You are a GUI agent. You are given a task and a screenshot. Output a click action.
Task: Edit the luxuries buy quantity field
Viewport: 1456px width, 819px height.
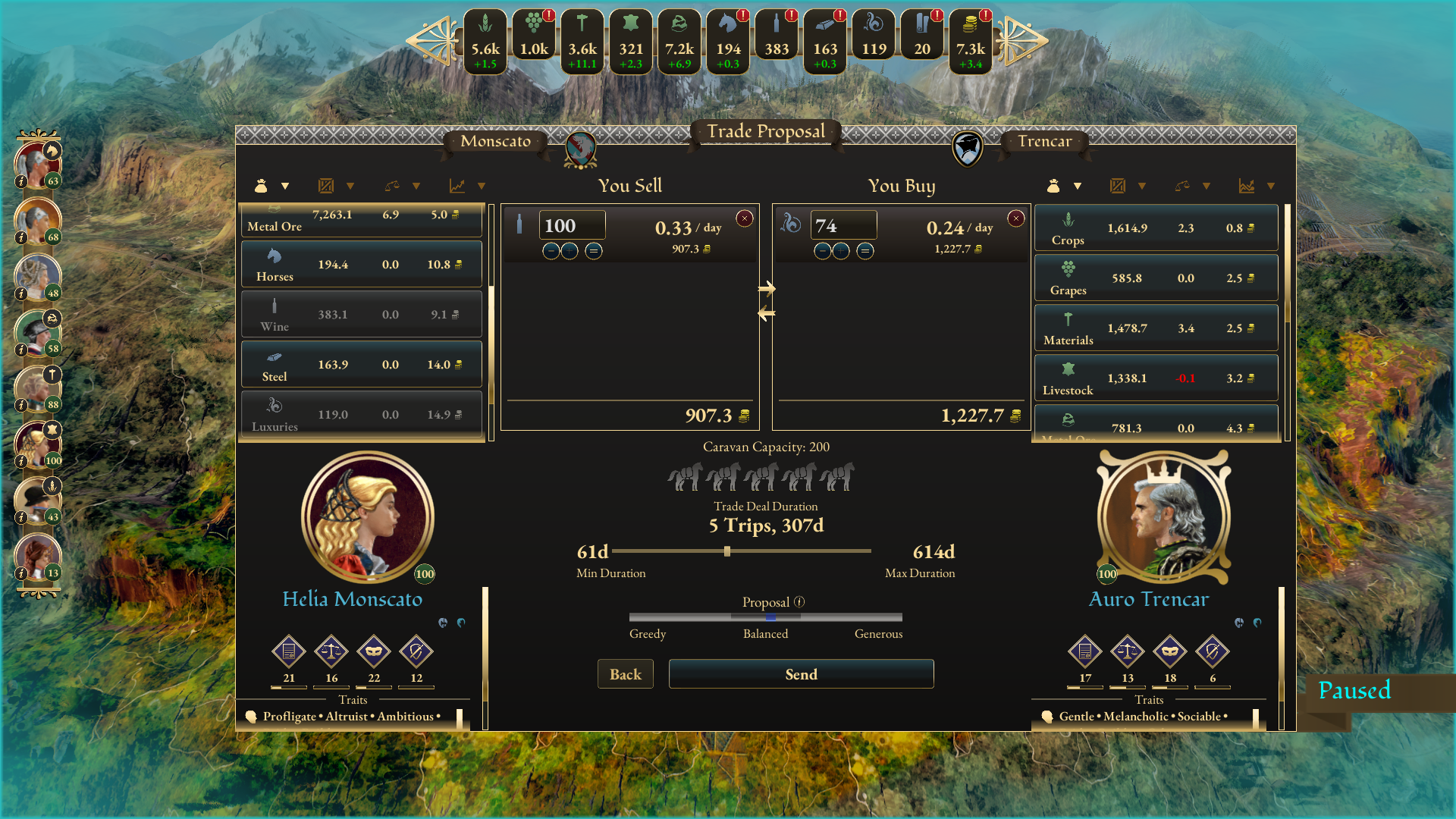point(843,226)
